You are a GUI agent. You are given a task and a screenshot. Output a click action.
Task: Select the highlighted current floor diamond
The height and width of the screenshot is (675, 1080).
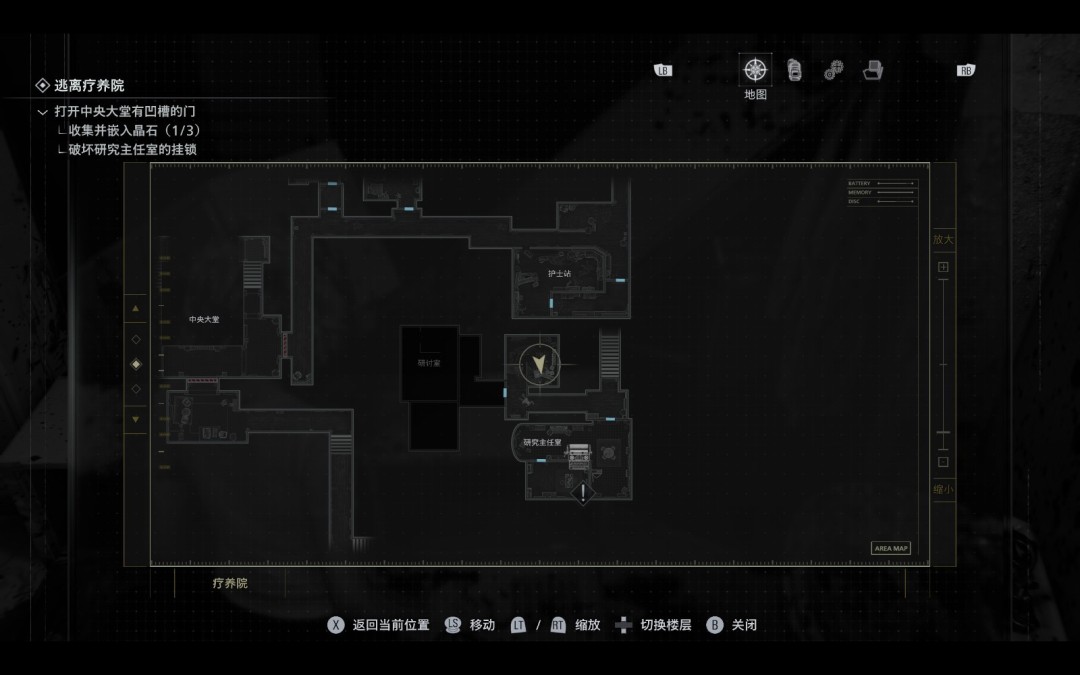pos(136,364)
